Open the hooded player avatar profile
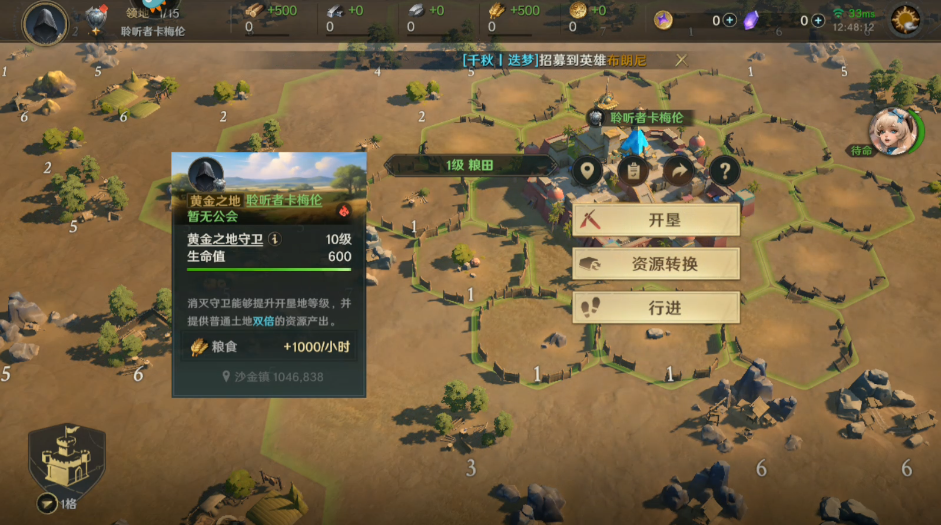 [x=44, y=21]
